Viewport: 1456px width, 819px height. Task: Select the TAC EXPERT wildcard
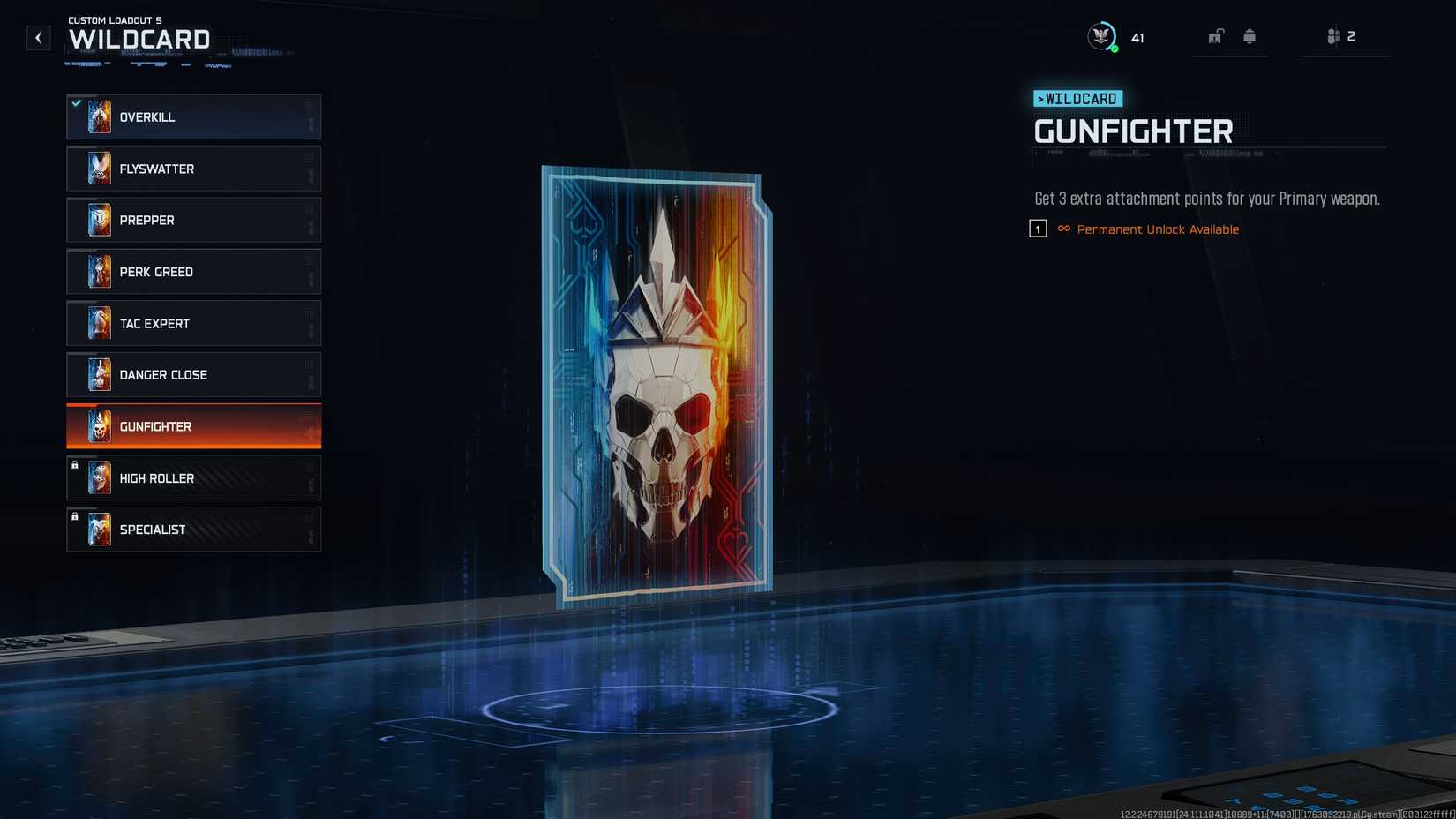tap(193, 323)
